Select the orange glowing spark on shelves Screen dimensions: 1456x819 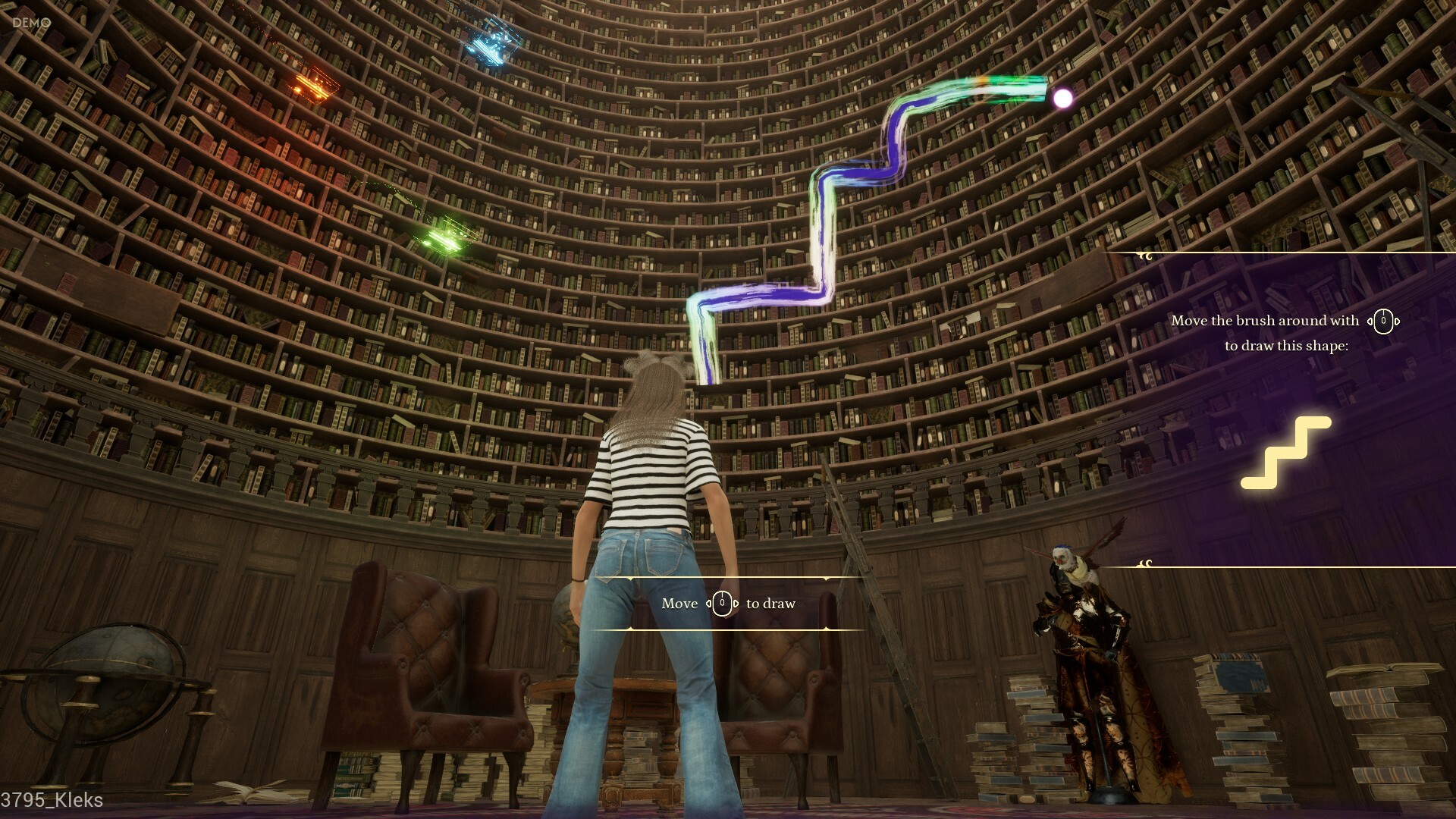click(315, 83)
